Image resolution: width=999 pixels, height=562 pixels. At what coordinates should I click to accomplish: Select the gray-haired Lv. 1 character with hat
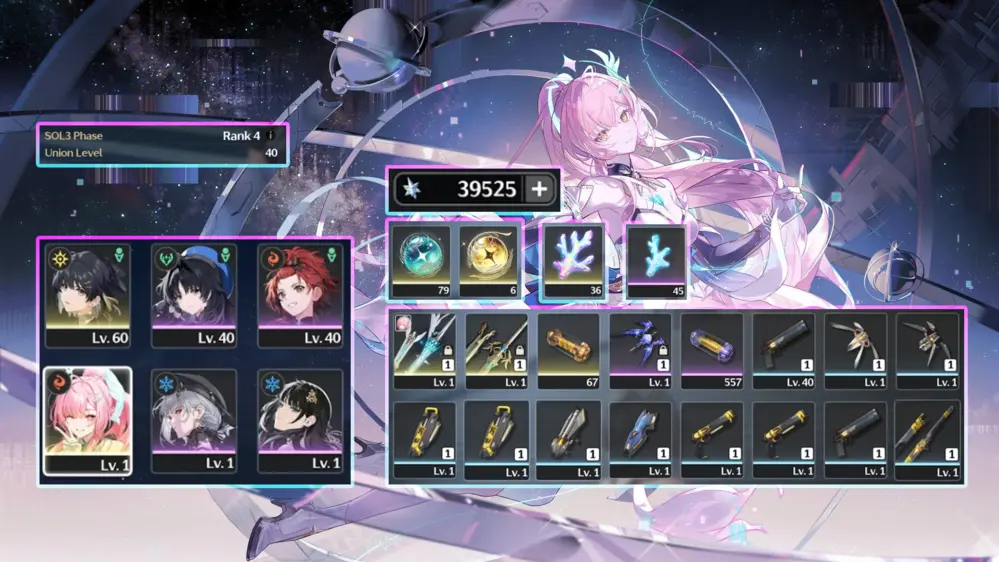pyautogui.click(x=194, y=419)
